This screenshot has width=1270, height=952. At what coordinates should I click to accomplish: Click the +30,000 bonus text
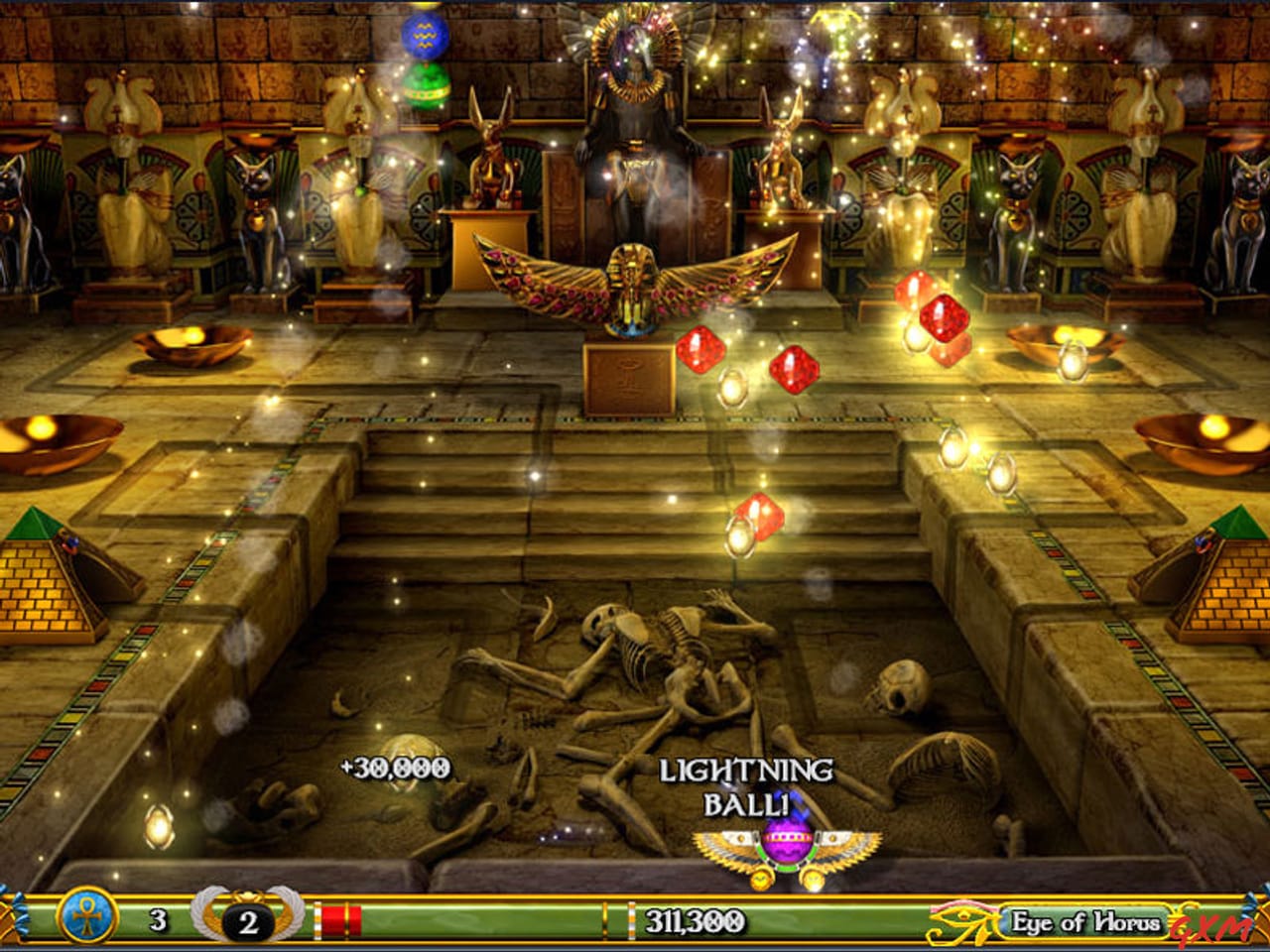pyautogui.click(x=395, y=766)
